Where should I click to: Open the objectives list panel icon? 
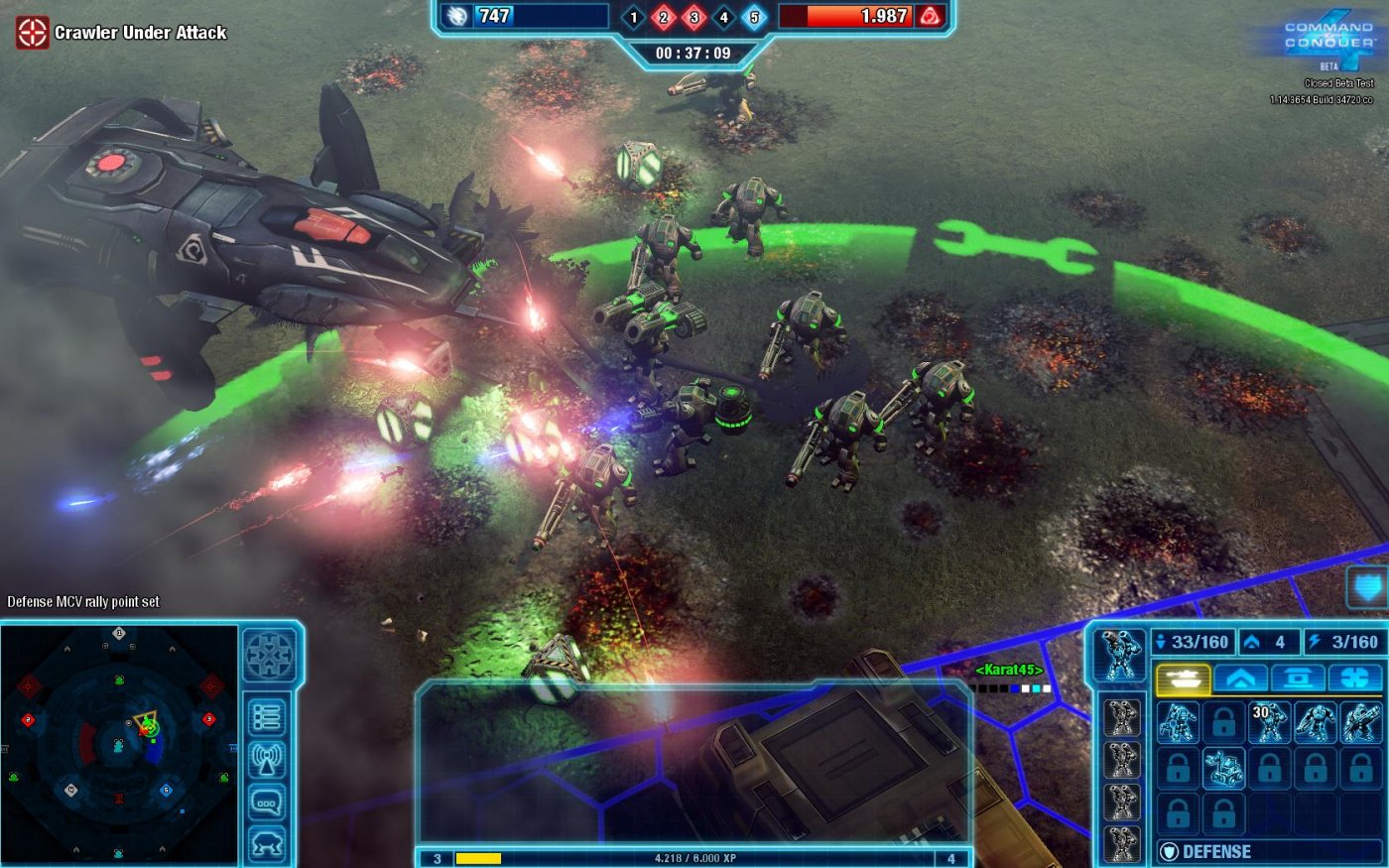coord(267,716)
